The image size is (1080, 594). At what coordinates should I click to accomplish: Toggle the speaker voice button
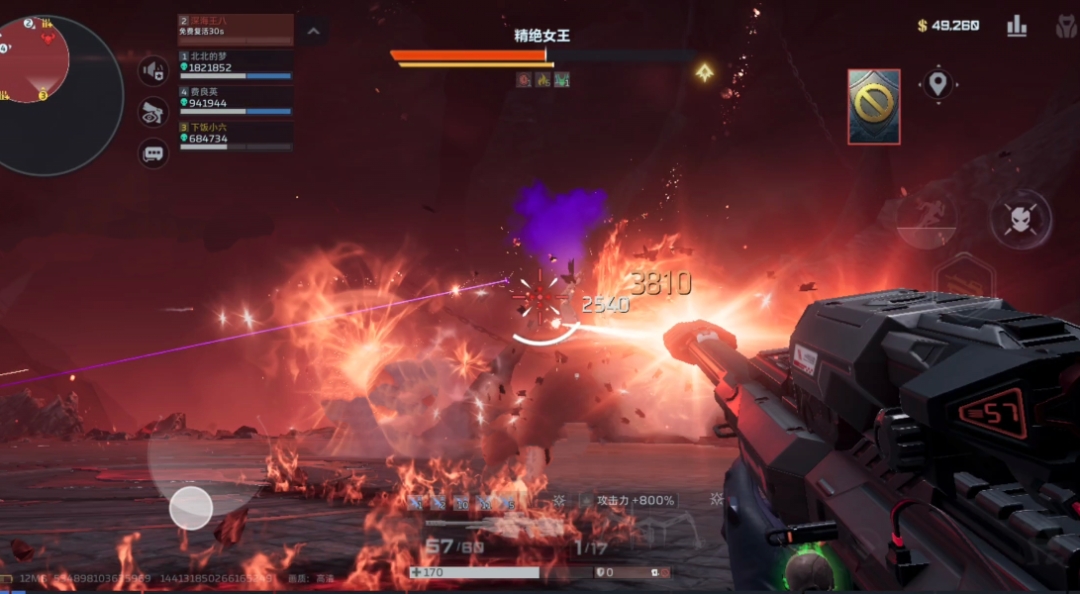(x=153, y=71)
